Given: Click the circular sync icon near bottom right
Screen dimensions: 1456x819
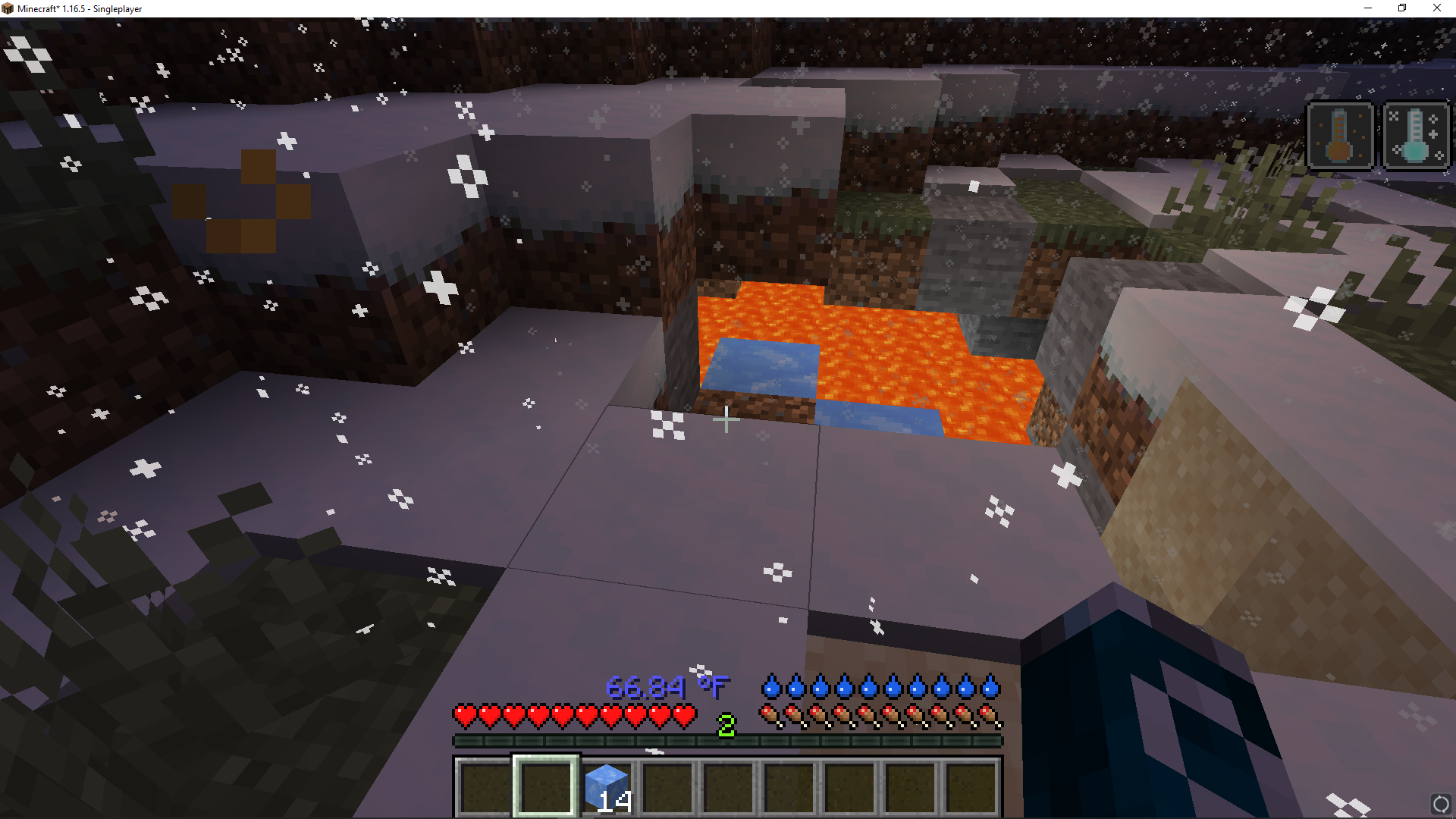Looking at the screenshot, I should [1442, 803].
